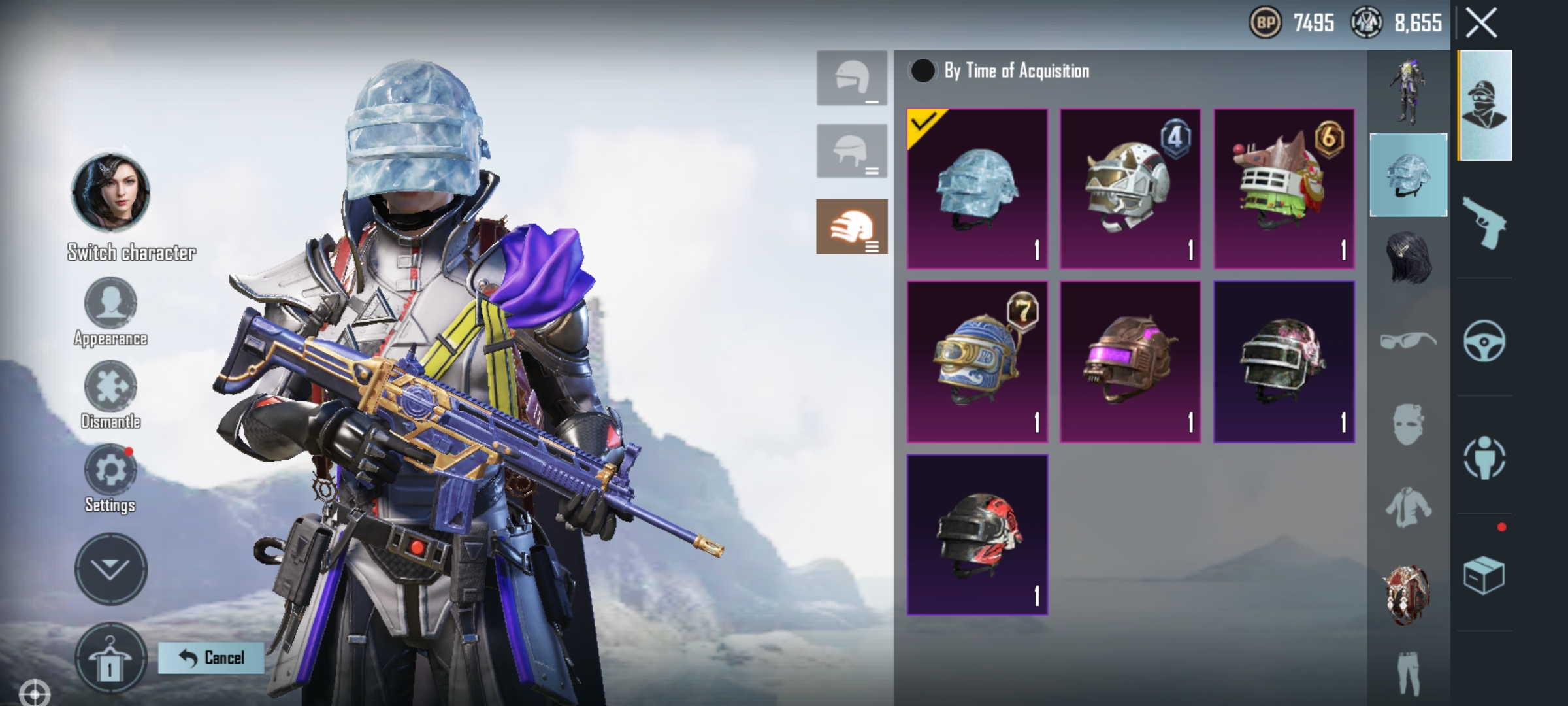The width and height of the screenshot is (1568, 706).
Task: Open the Switch character portrait
Action: click(110, 192)
